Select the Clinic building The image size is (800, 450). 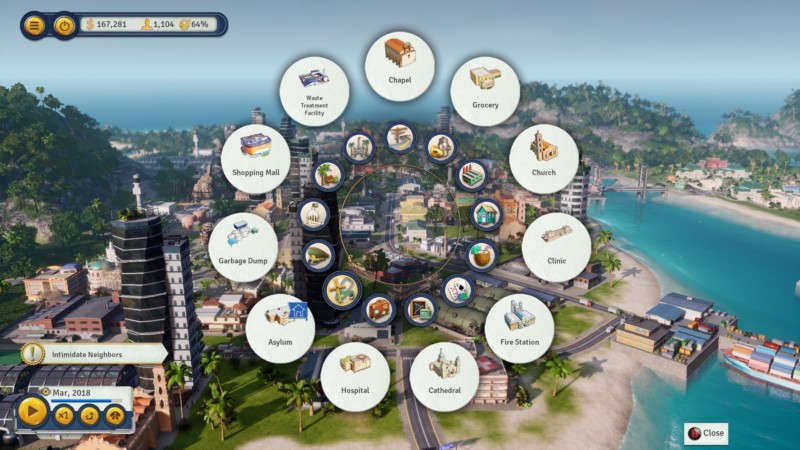pyautogui.click(x=556, y=247)
